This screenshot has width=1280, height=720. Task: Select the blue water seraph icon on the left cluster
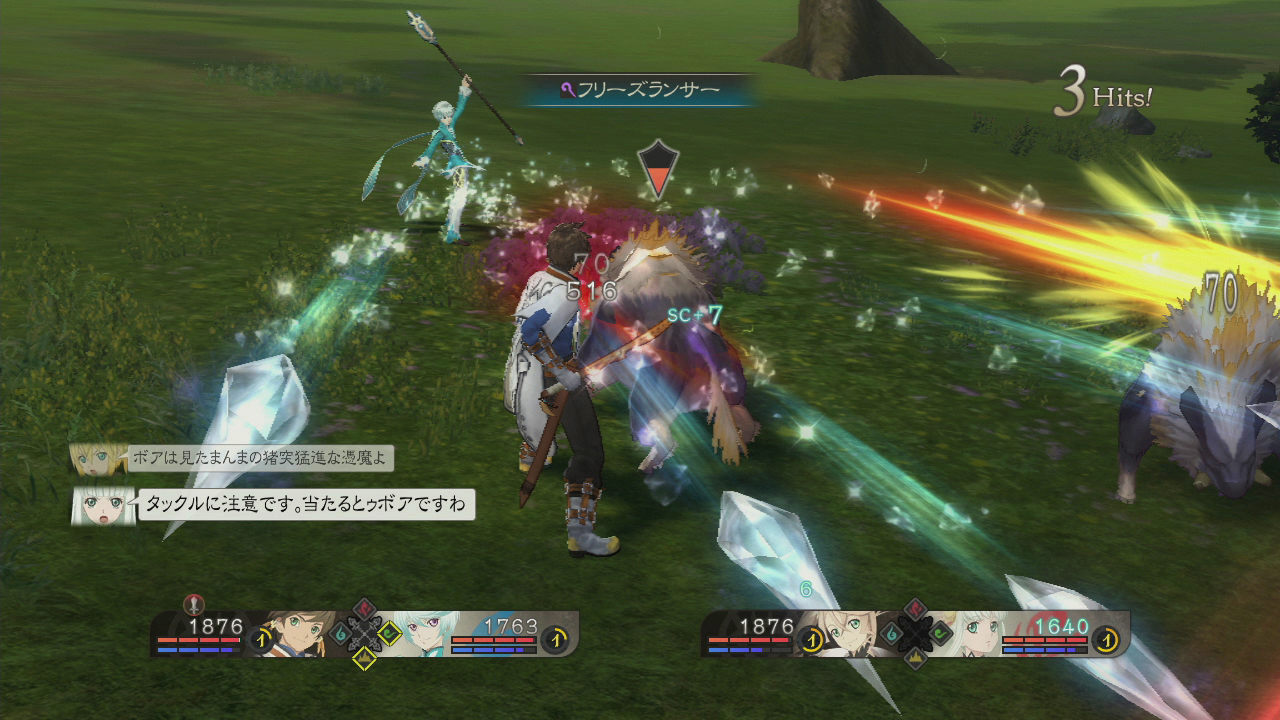click(x=340, y=632)
